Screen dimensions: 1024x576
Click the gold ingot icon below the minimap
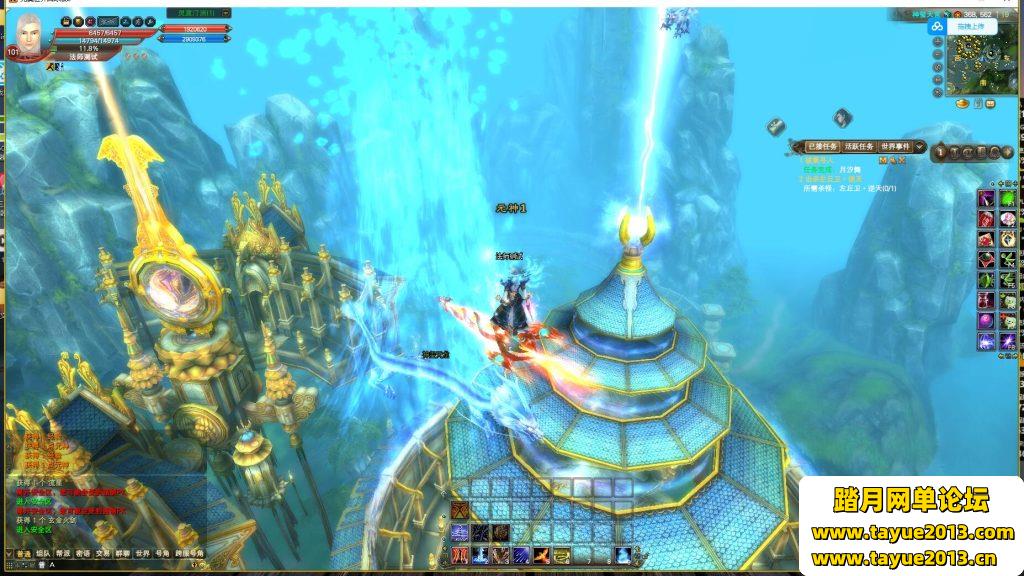click(x=963, y=103)
